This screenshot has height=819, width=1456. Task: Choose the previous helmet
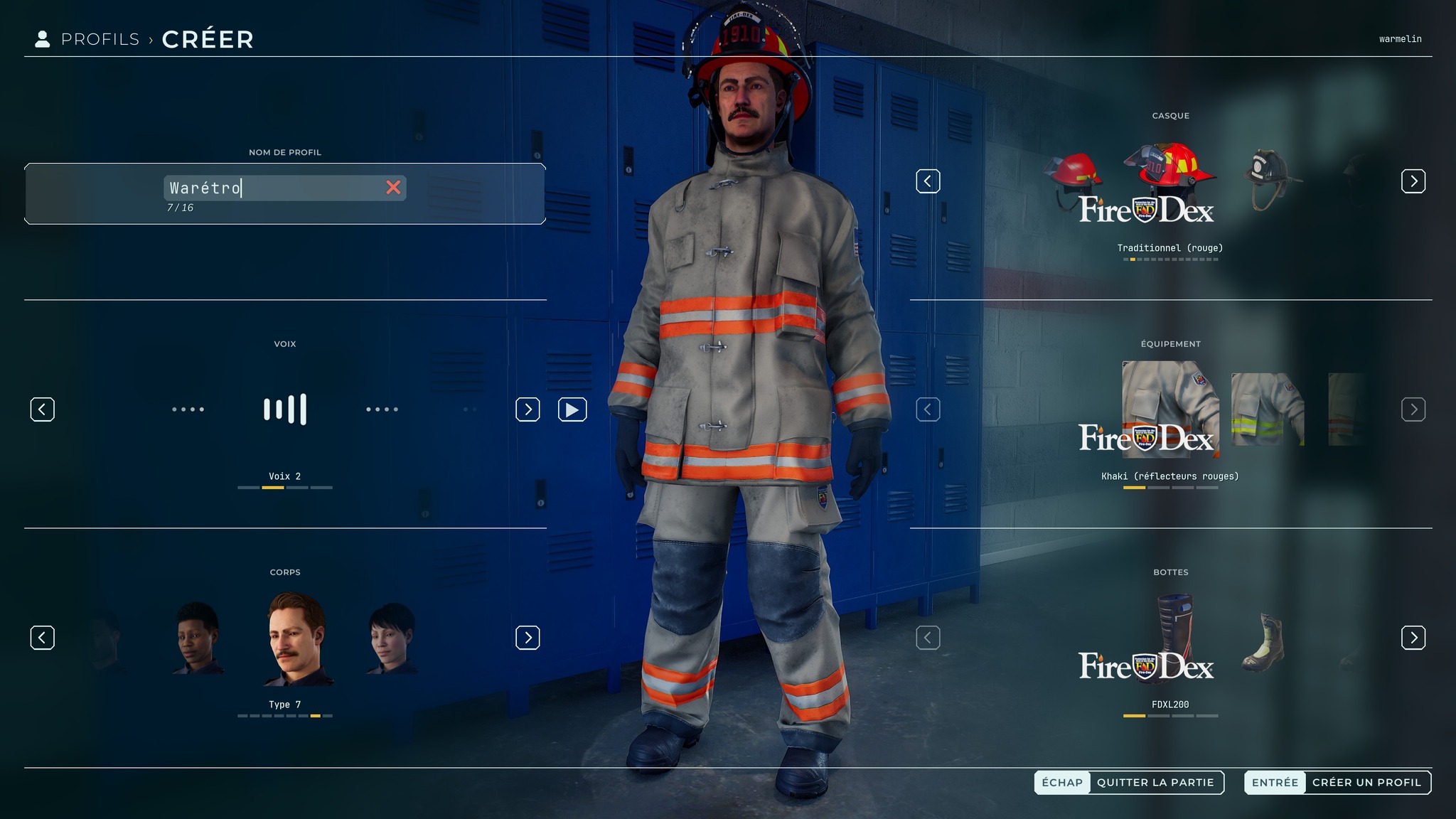928,181
